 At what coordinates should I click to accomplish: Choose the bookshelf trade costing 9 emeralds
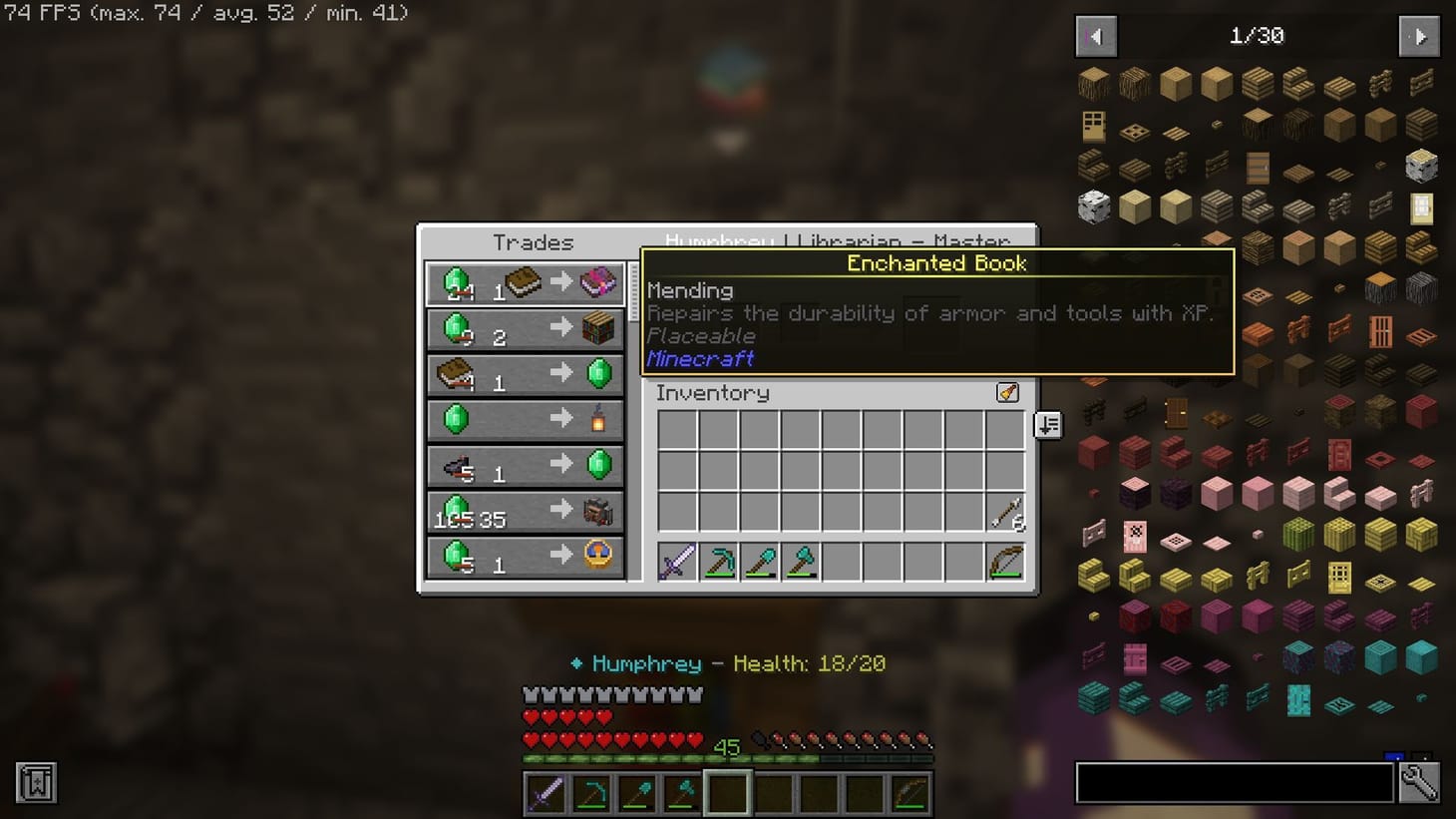(x=526, y=329)
